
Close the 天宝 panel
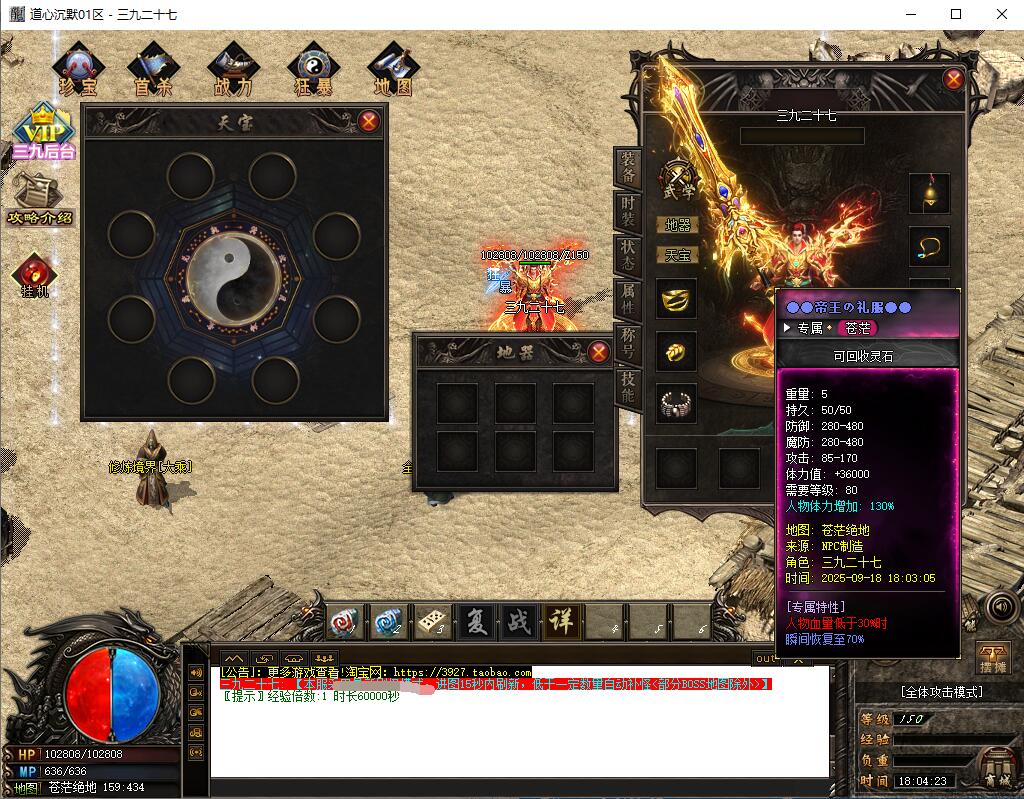click(x=369, y=122)
